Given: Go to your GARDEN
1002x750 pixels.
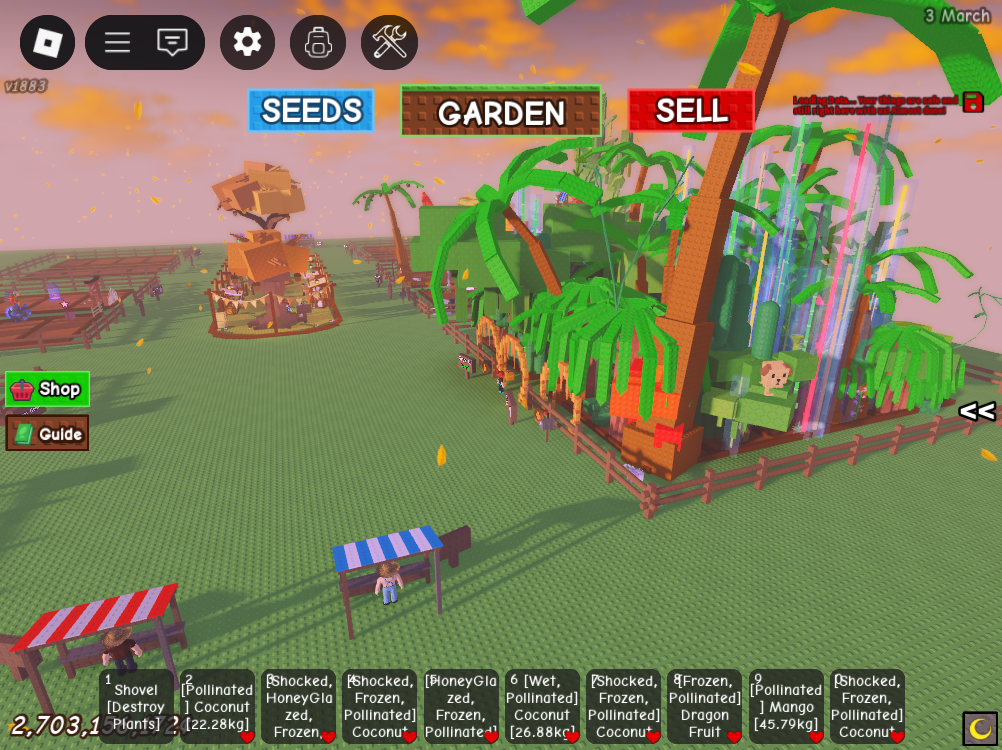Looking at the screenshot, I should click(501, 112).
